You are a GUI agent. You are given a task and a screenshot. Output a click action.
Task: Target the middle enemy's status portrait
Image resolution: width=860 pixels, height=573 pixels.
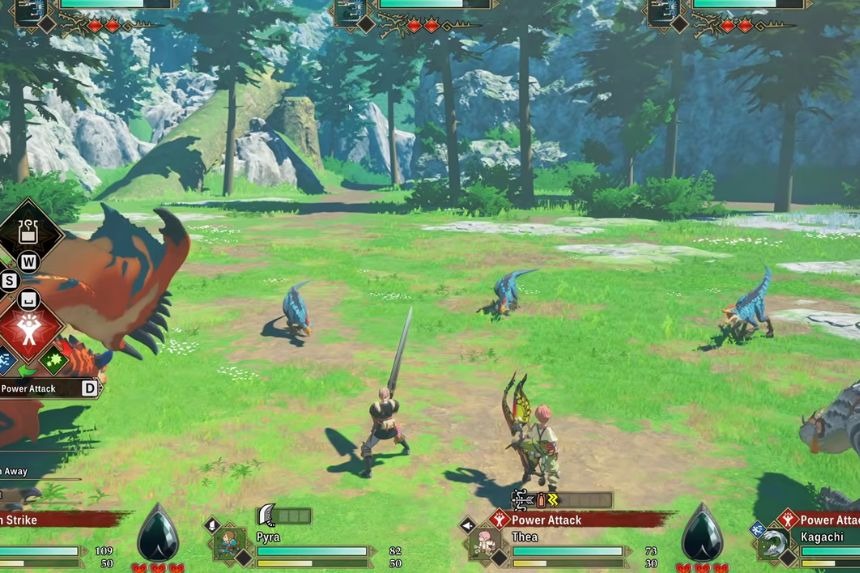[x=350, y=9]
